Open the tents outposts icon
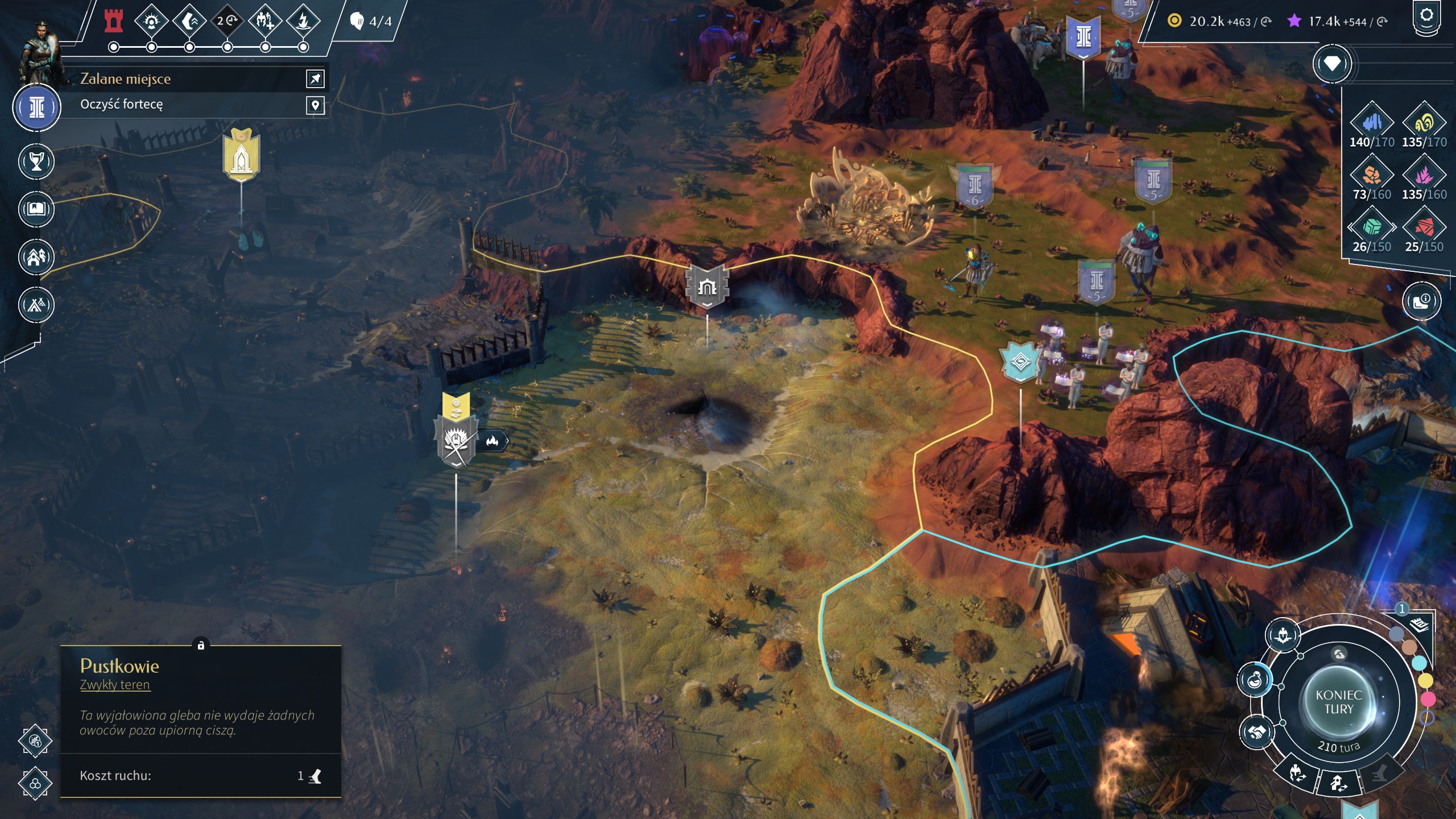Image resolution: width=1456 pixels, height=819 pixels. [x=36, y=305]
